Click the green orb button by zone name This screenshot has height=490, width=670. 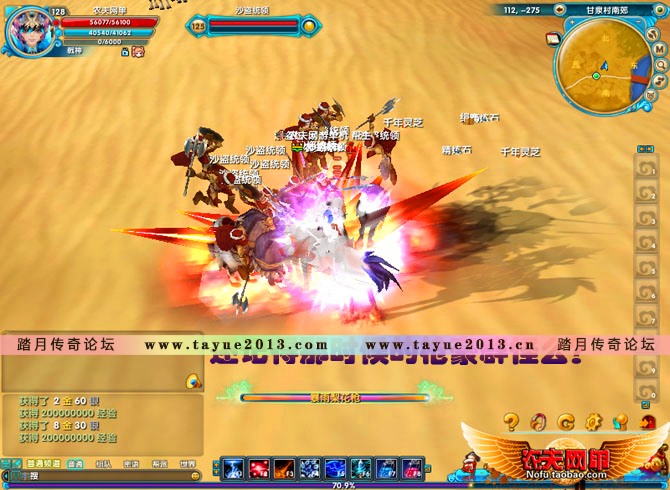pos(661,10)
